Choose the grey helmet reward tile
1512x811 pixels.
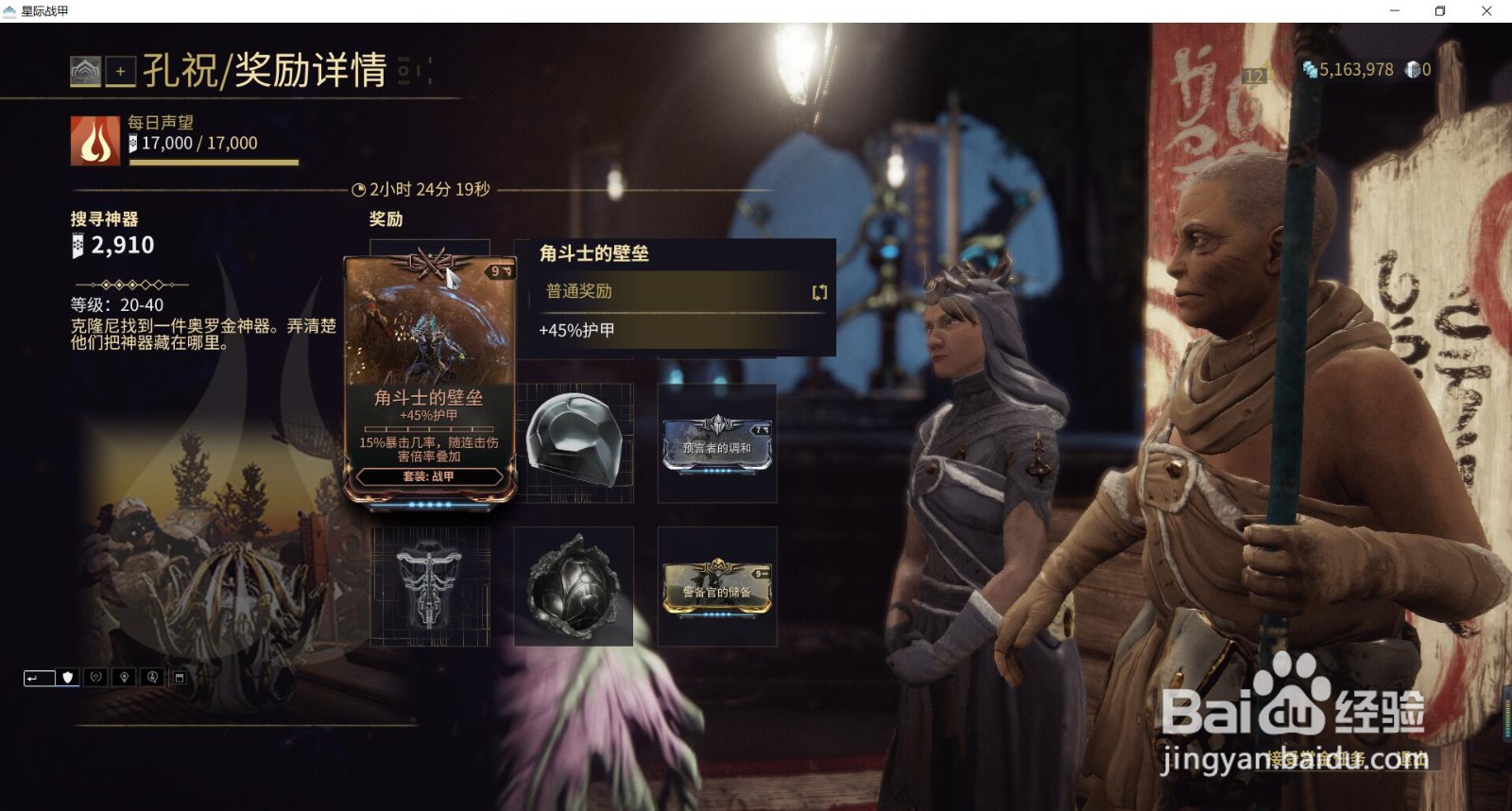(574, 443)
